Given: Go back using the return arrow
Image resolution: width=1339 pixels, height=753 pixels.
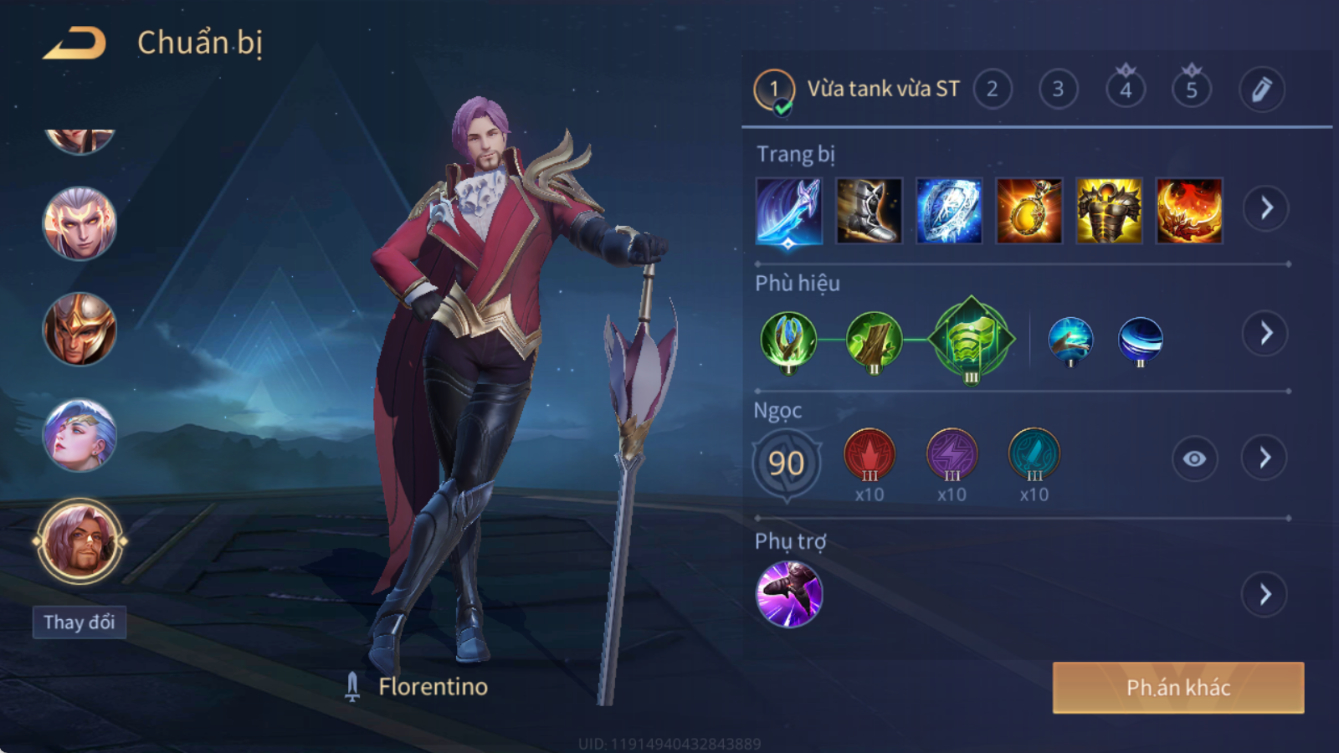Looking at the screenshot, I should point(75,43).
